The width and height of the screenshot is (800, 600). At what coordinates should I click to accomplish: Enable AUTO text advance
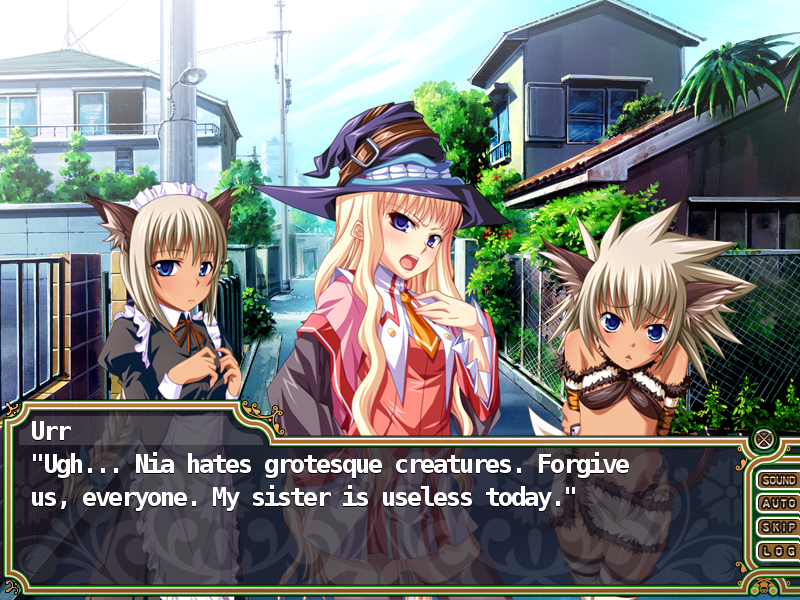click(777, 504)
